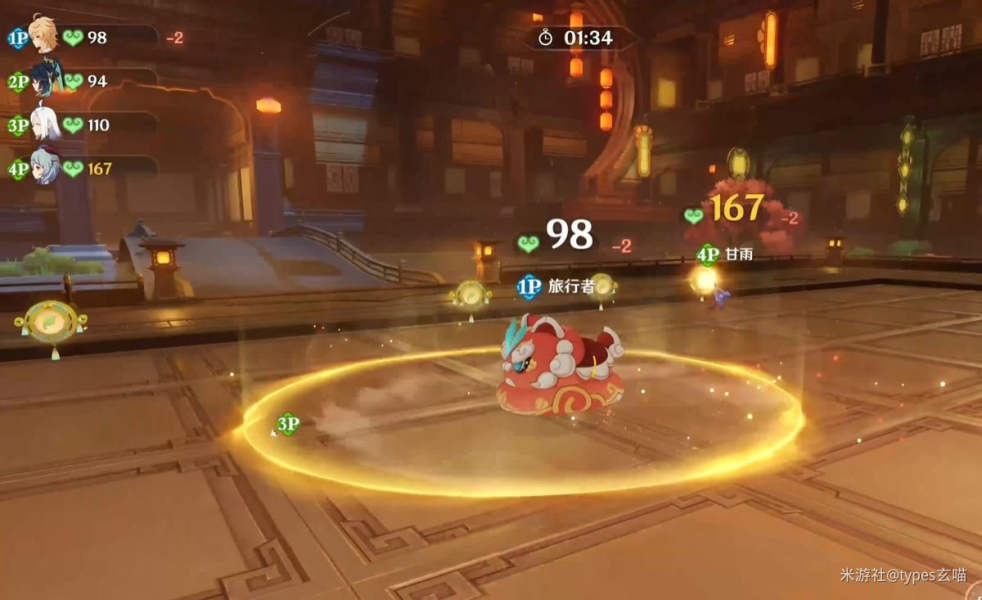
Task: Select the 3P white-haired player portrait
Action: pos(43,122)
